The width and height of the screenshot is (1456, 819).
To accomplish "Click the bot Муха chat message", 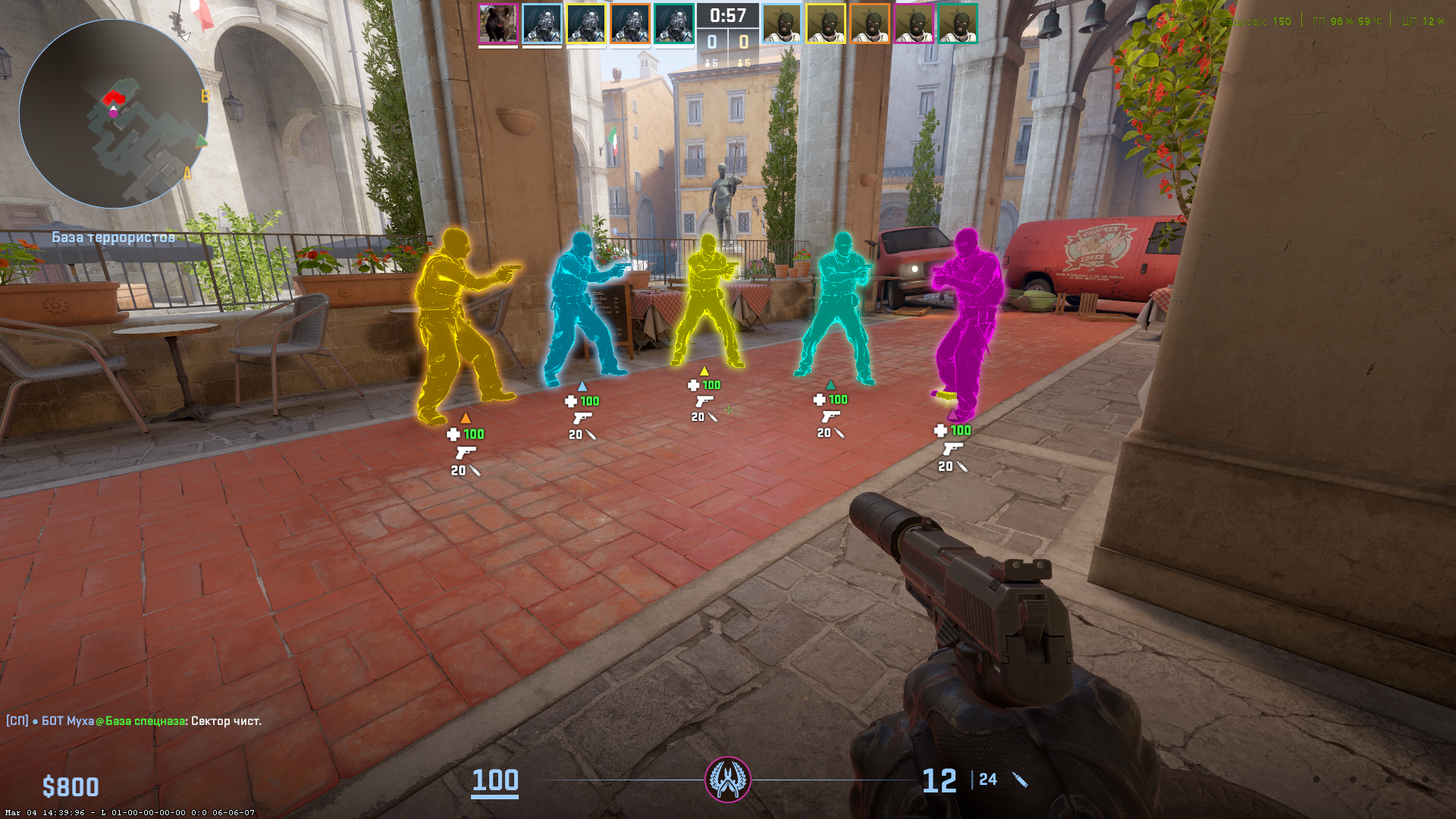I will (133, 720).
